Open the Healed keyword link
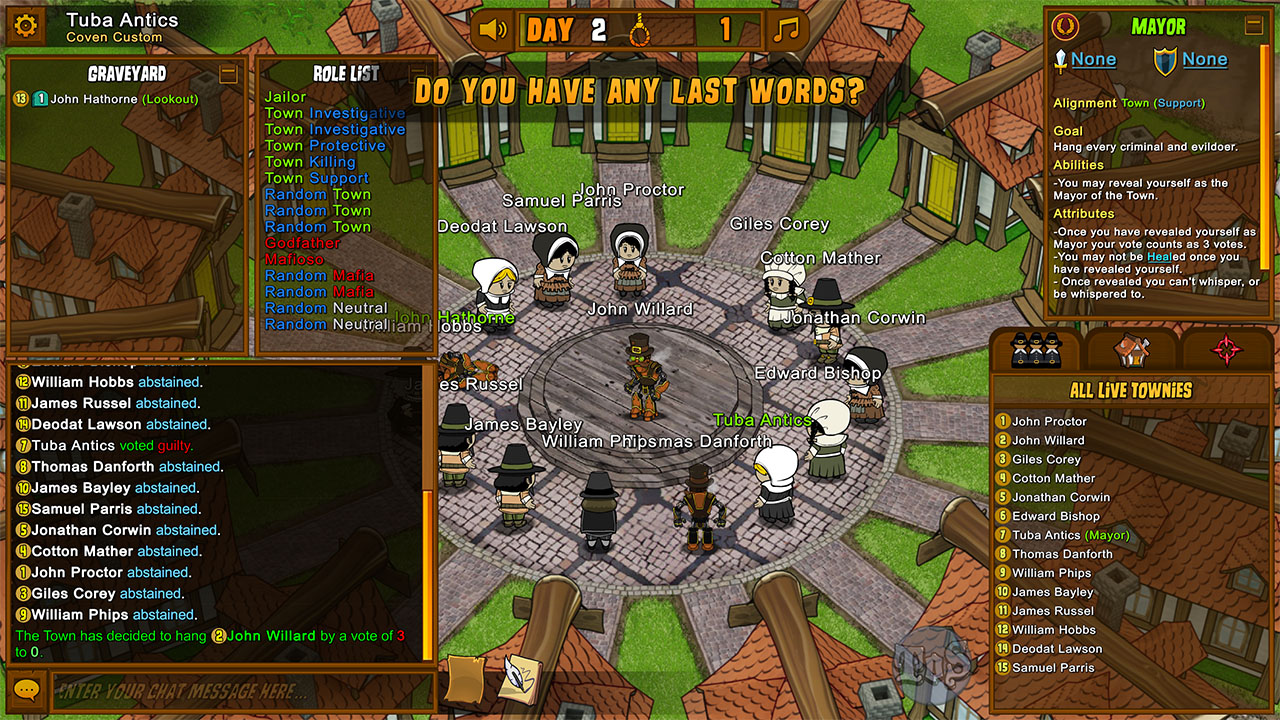This screenshot has height=720, width=1280. tap(1161, 257)
